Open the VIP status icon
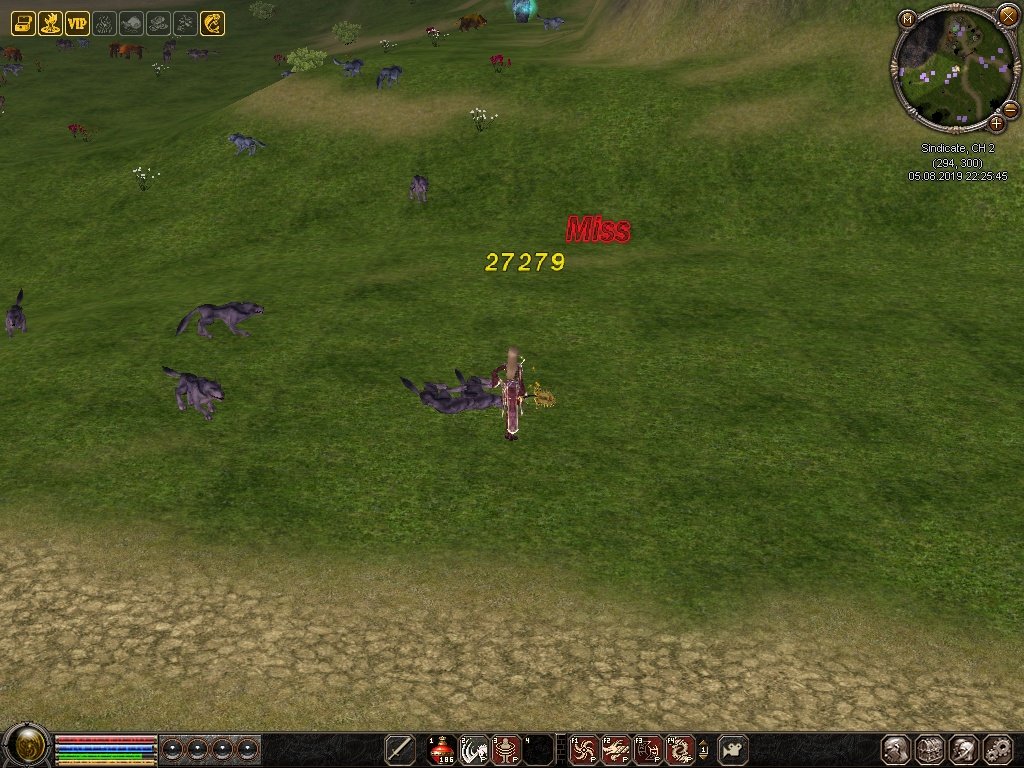This screenshot has width=1024, height=768. (77, 23)
